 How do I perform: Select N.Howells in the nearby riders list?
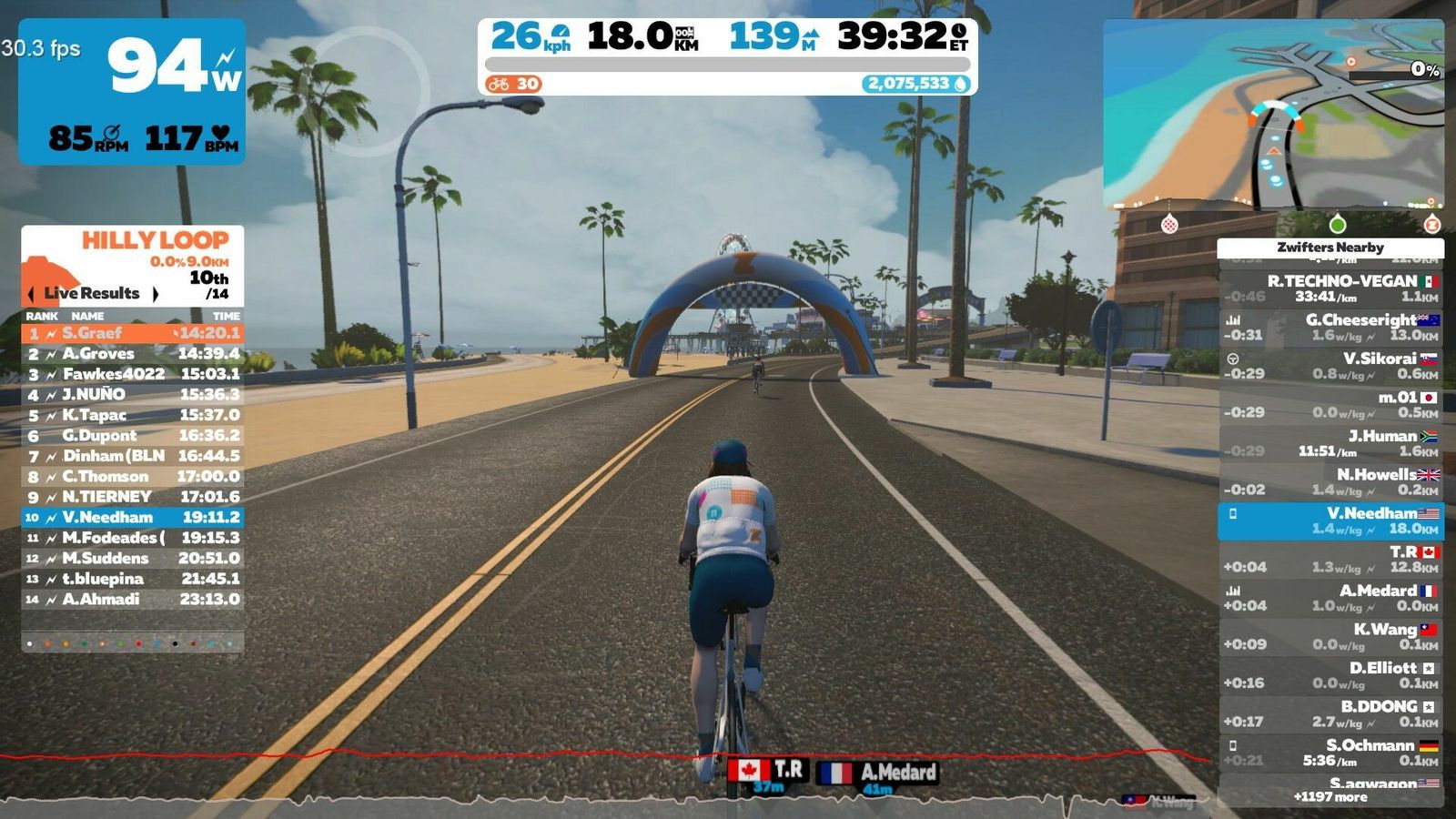(x=1330, y=481)
